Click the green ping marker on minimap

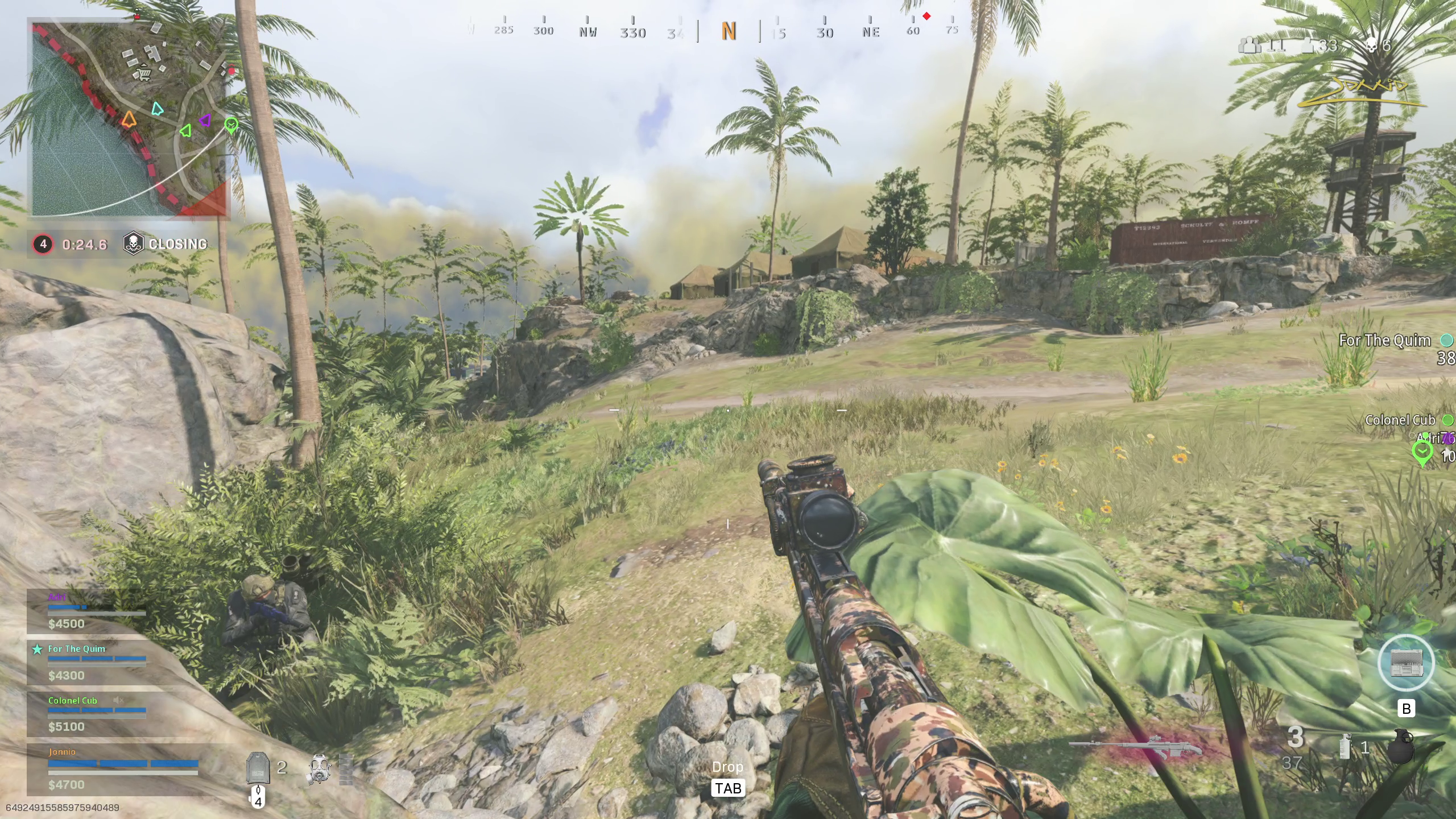pos(231,125)
